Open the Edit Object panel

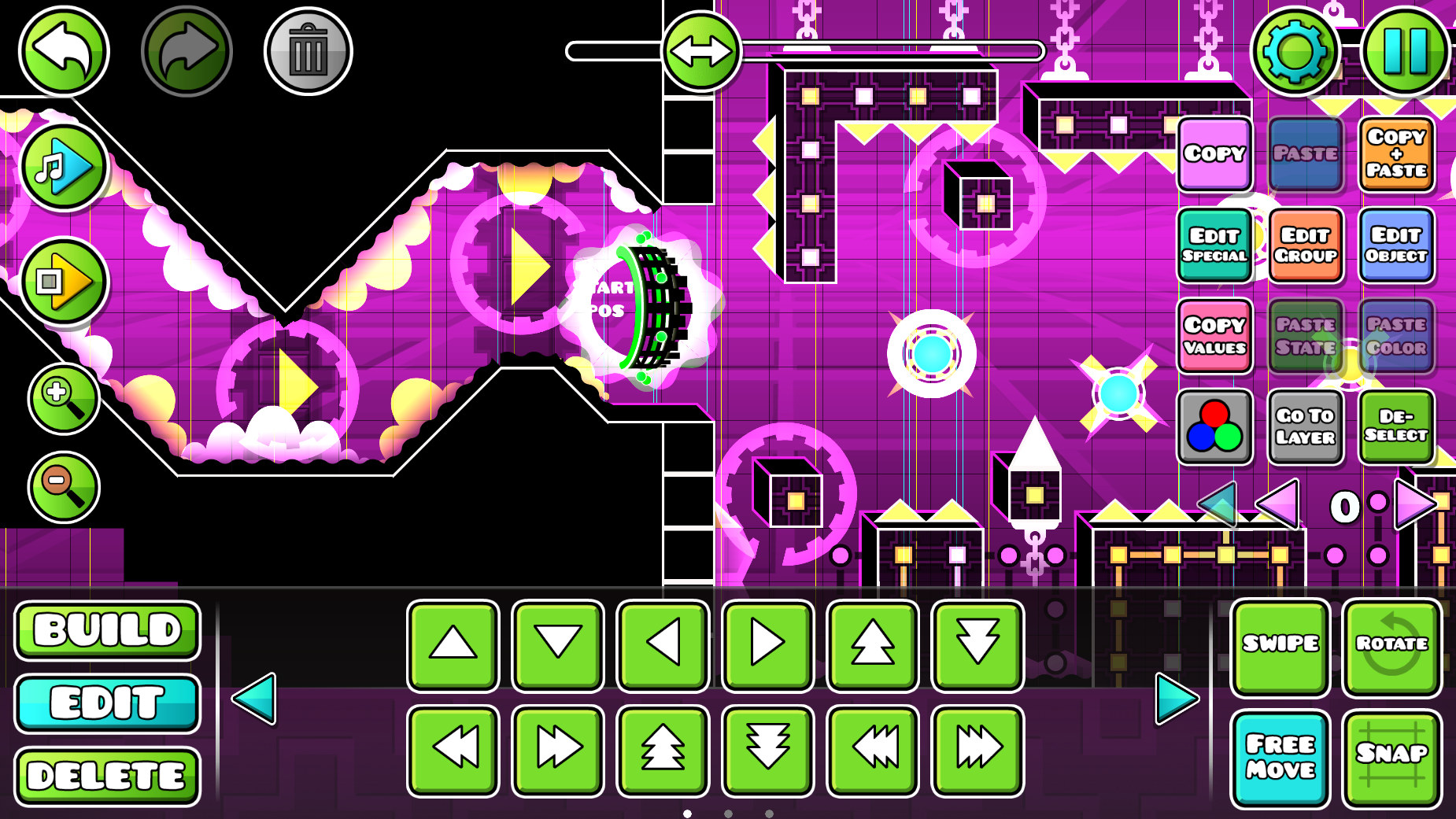click(1396, 245)
